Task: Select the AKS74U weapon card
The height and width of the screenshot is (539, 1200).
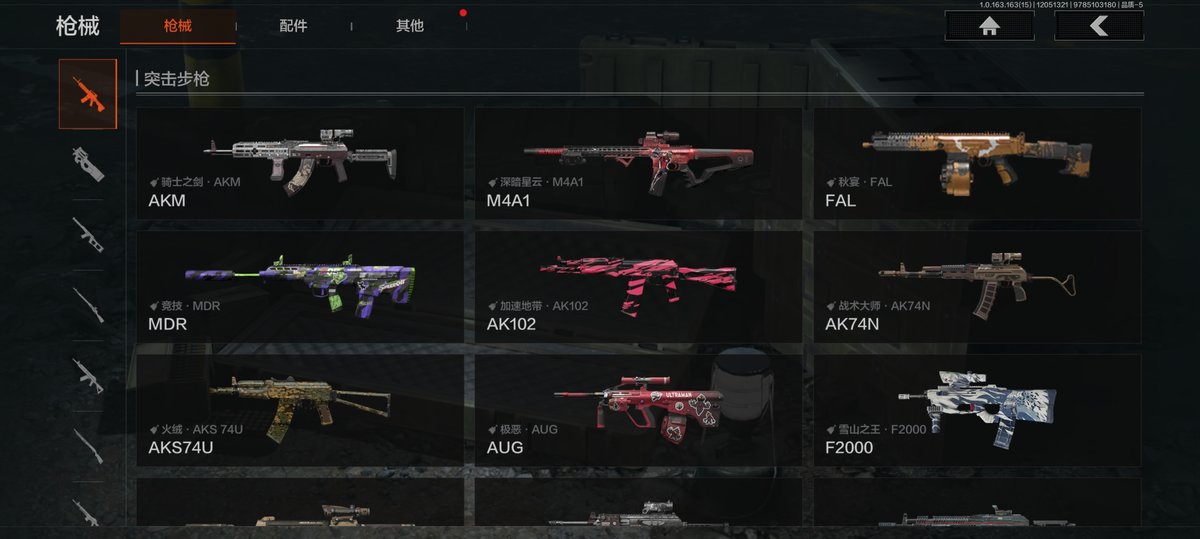Action: (300, 411)
